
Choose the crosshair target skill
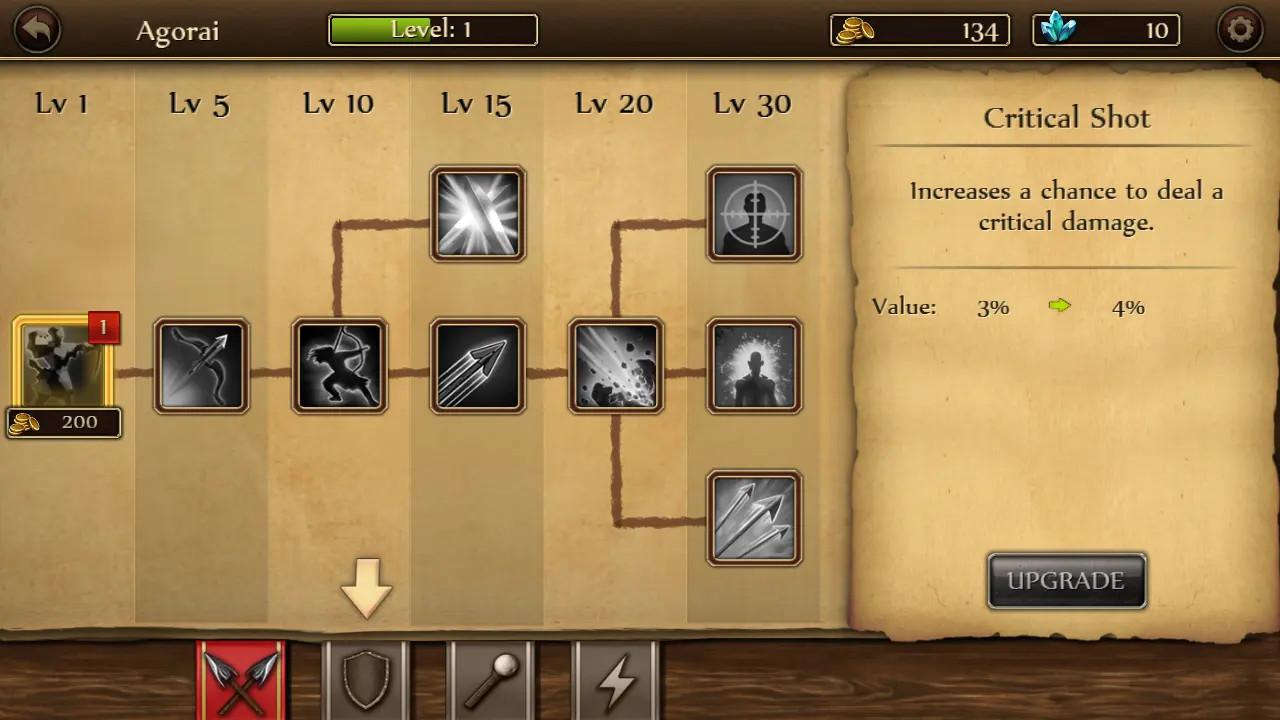click(754, 214)
